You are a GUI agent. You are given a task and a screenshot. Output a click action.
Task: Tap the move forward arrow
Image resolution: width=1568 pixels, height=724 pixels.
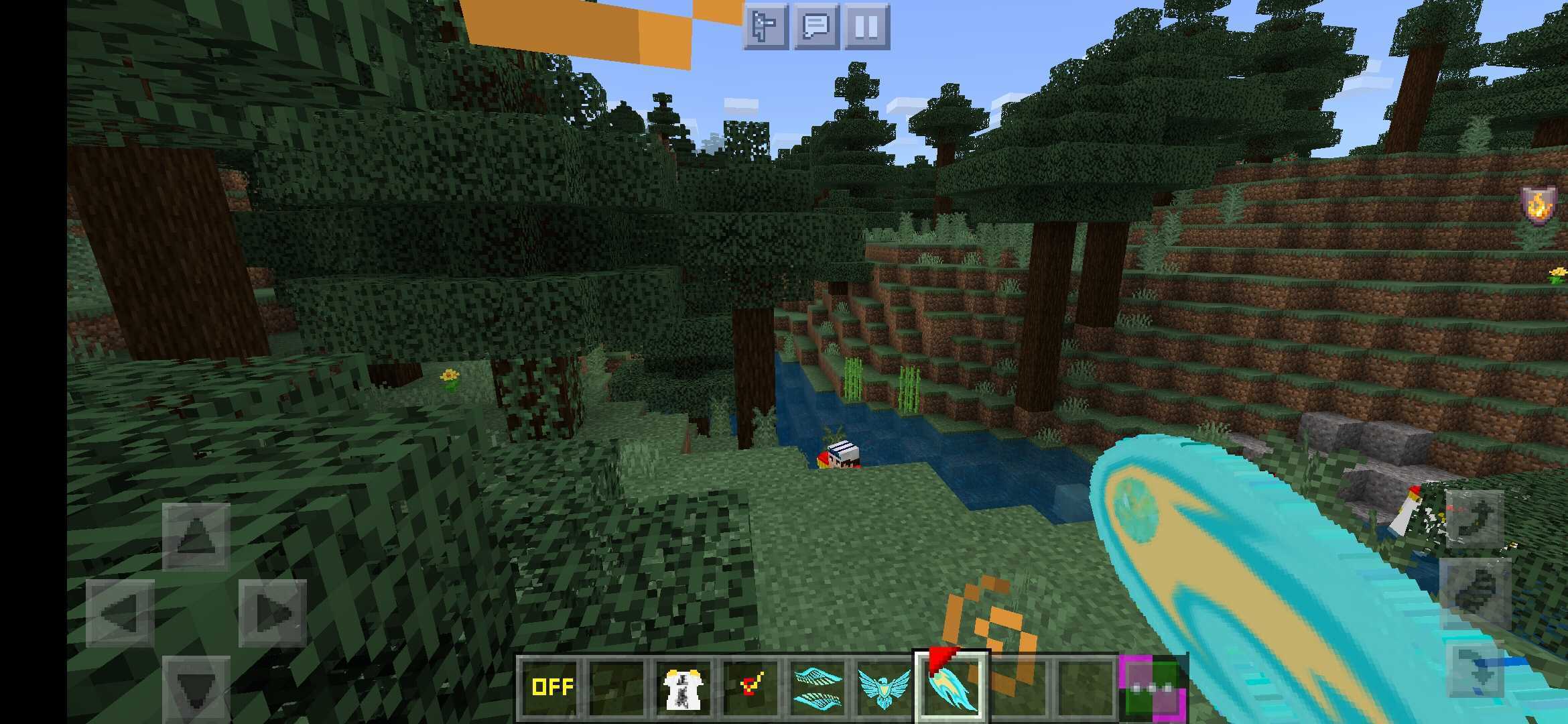(x=196, y=536)
